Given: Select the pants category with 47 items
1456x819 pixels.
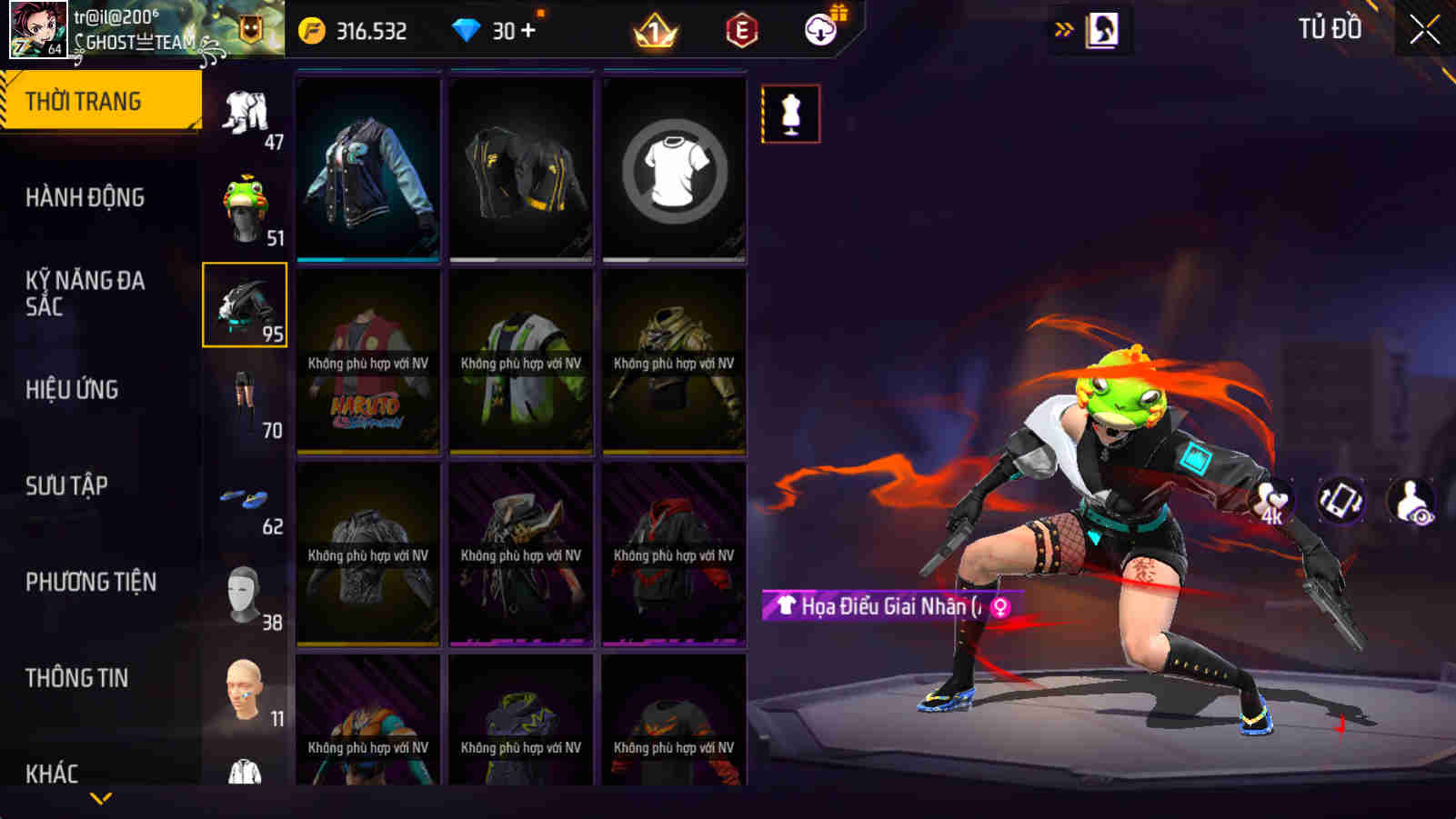Looking at the screenshot, I should (x=246, y=114).
